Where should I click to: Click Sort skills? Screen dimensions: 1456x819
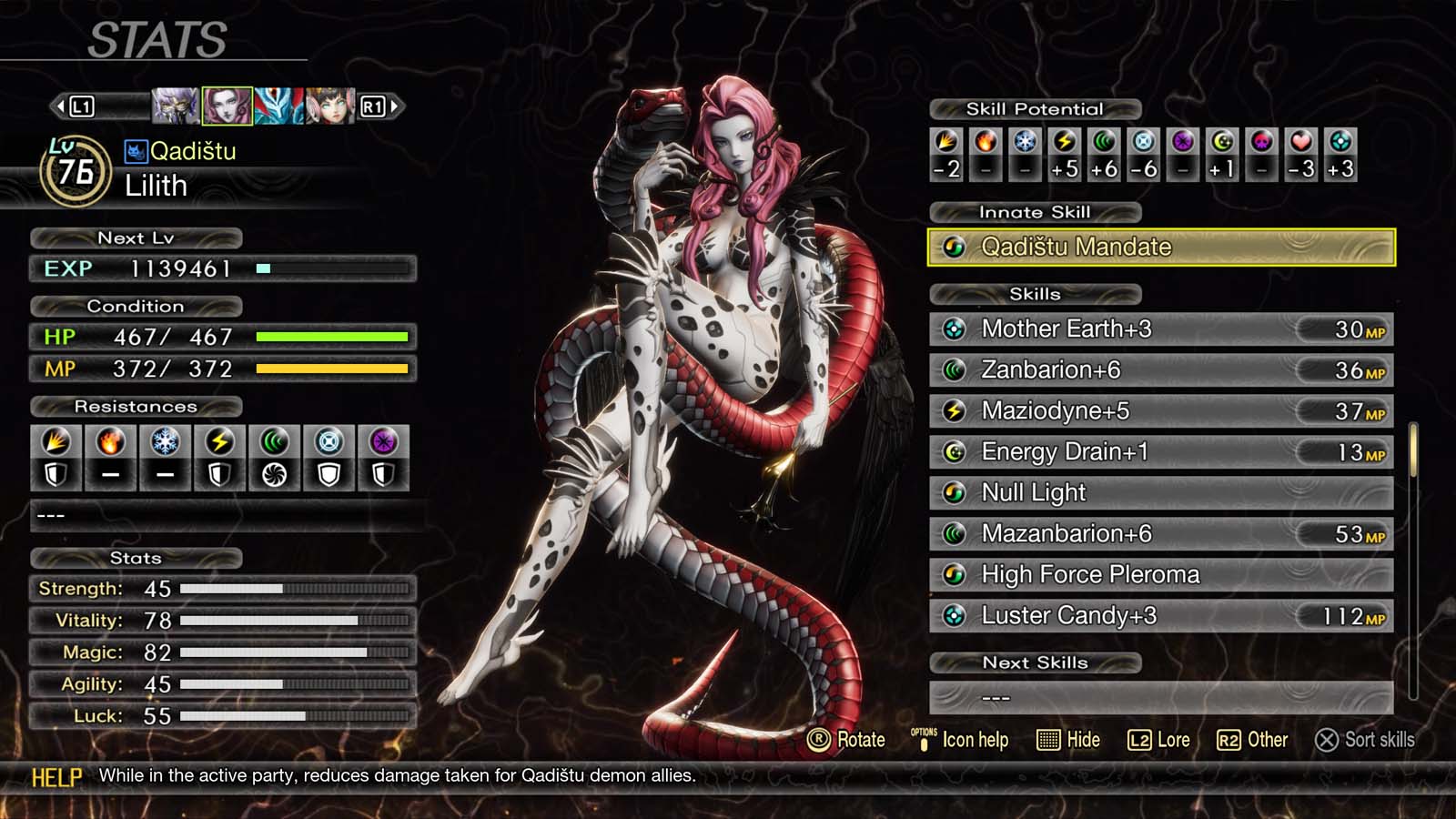pos(1365,741)
